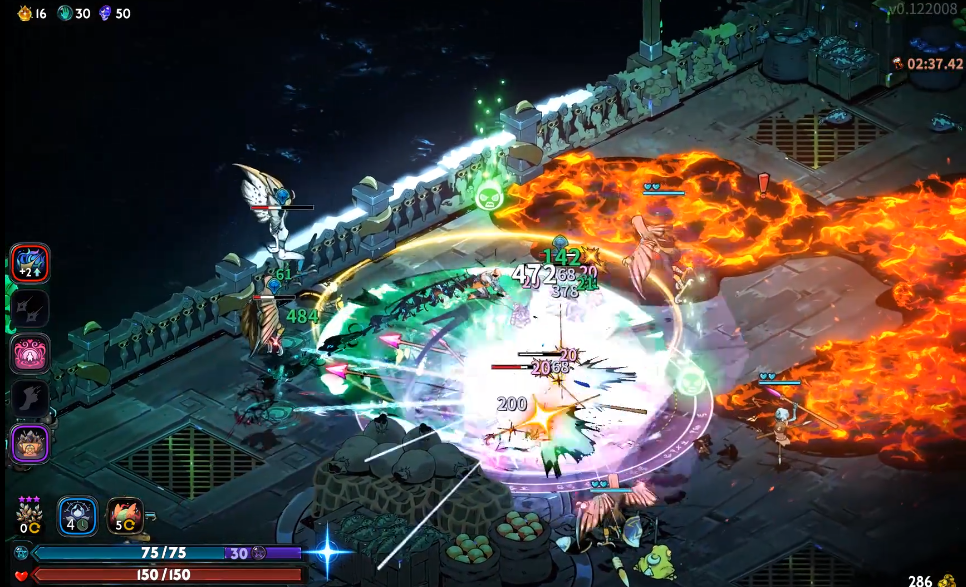This screenshot has width=966, height=587.
Task: Click the teal hand resource icon
Action: coord(65,13)
